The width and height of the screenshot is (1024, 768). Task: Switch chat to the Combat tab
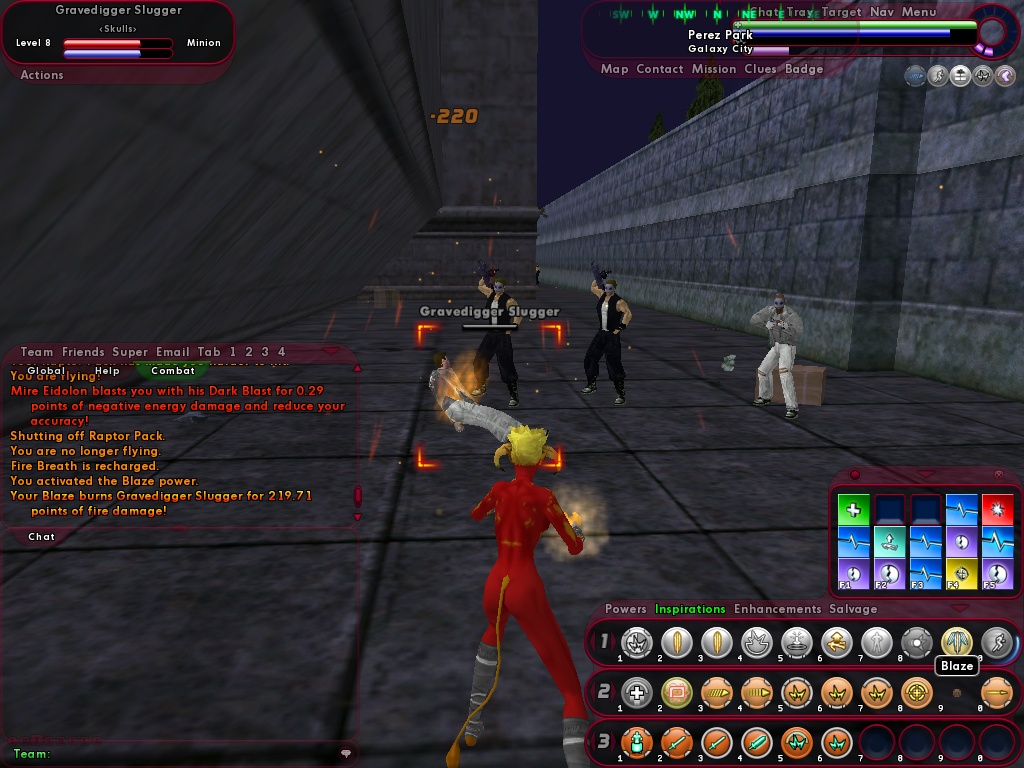(173, 371)
